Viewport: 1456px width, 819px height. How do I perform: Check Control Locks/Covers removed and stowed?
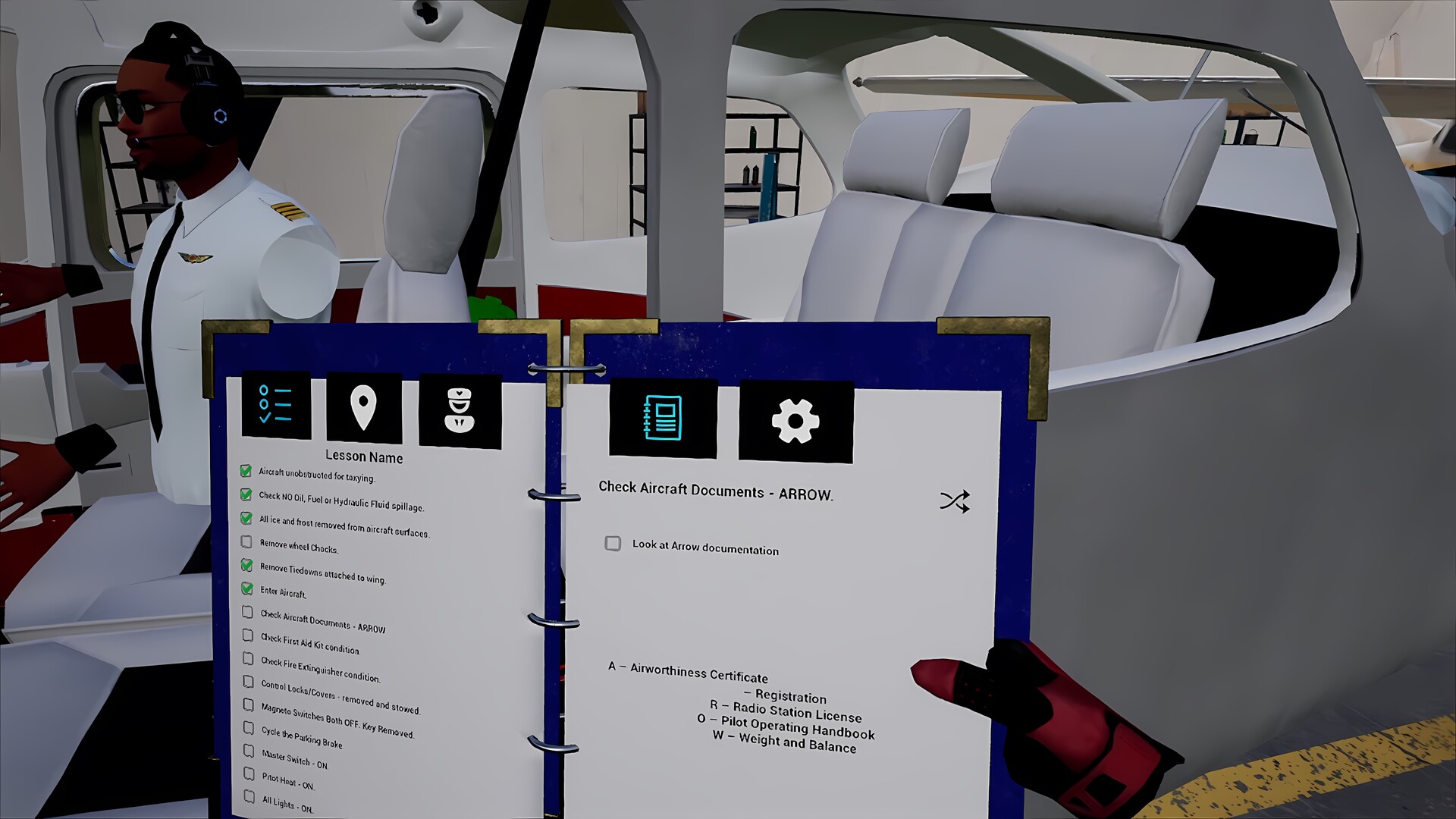point(248,682)
